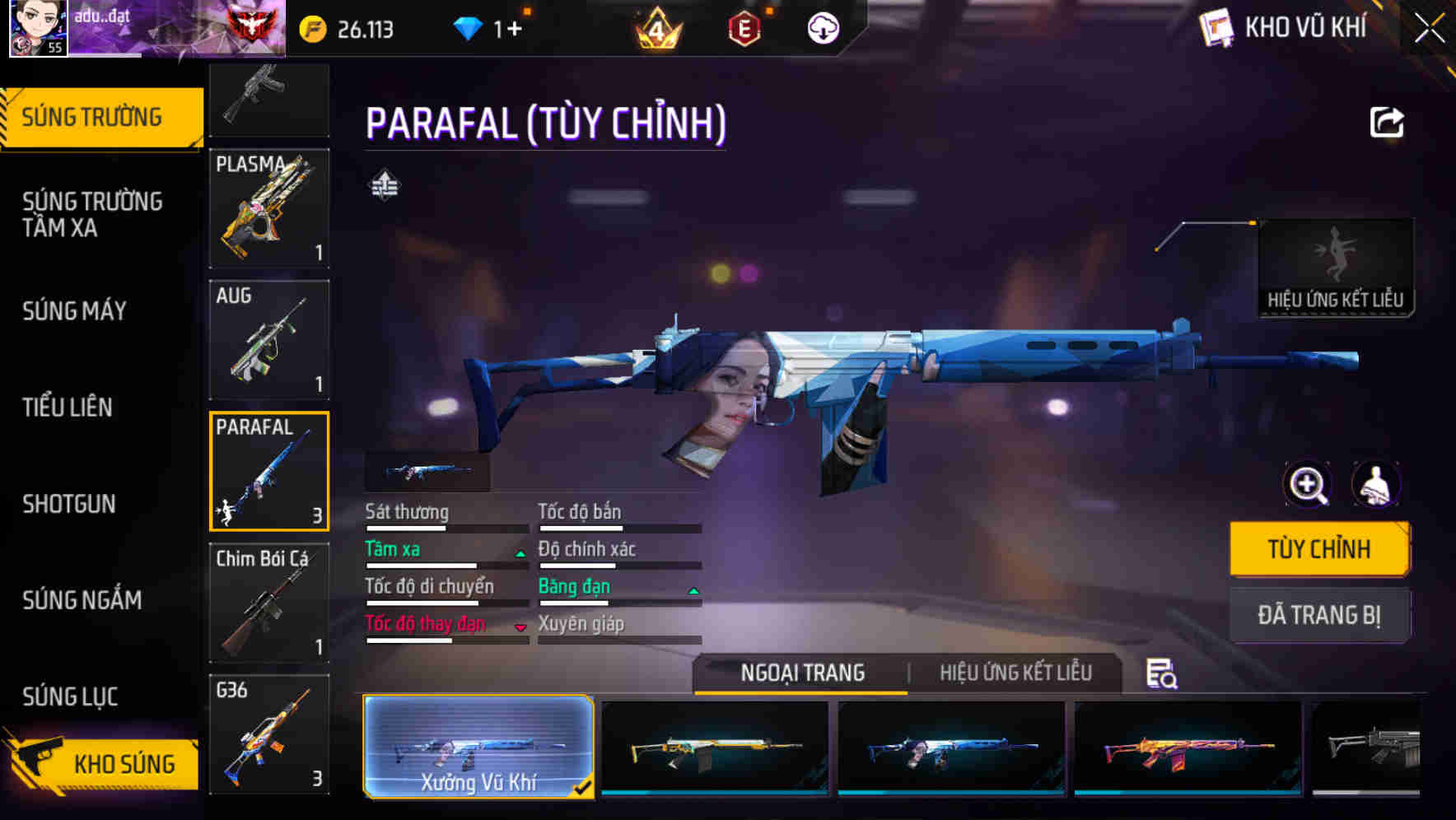Select the PLASMA weapon tile
This screenshot has width=1456, height=820.
[269, 208]
